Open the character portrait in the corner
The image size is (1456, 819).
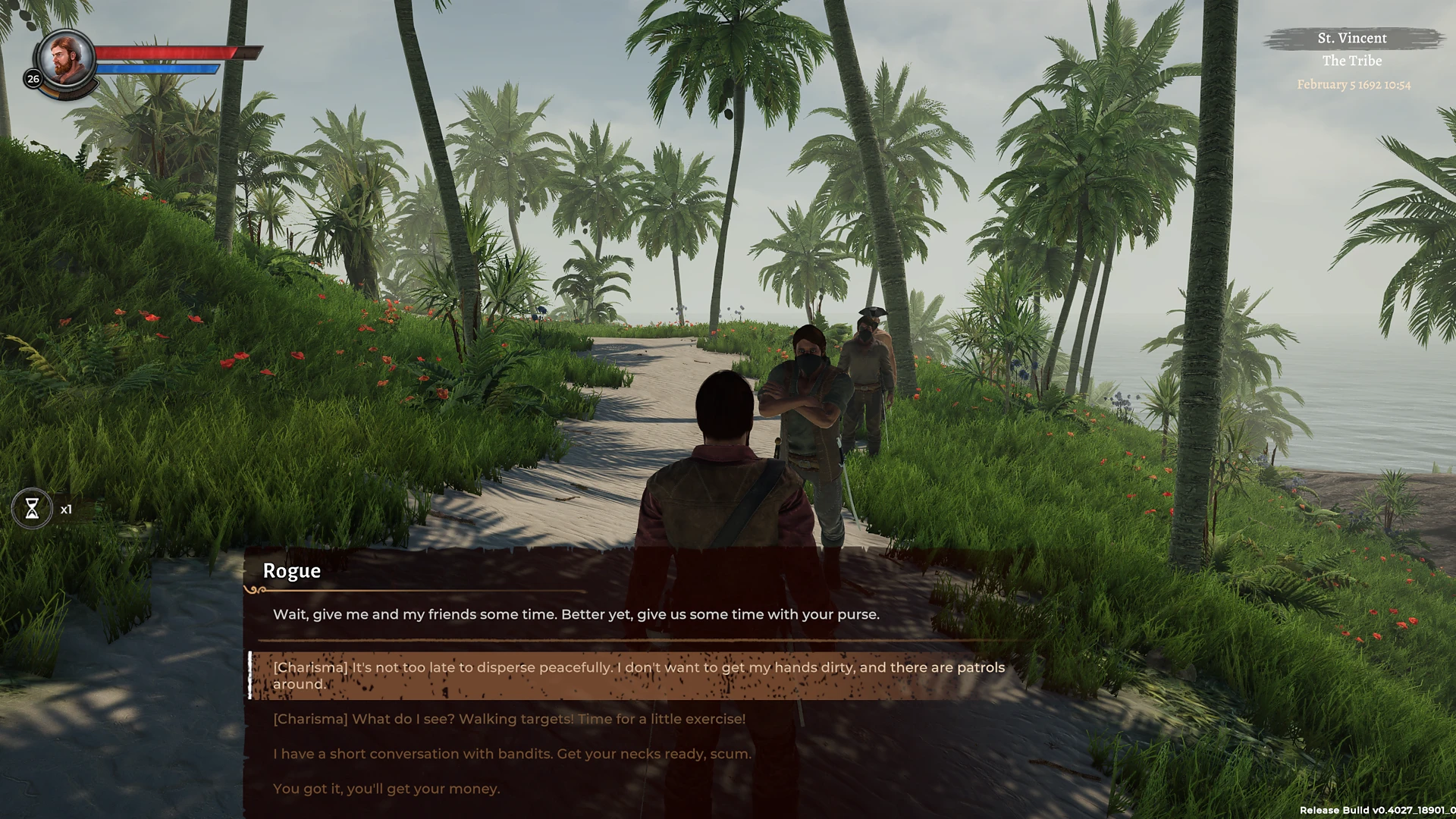tap(67, 59)
